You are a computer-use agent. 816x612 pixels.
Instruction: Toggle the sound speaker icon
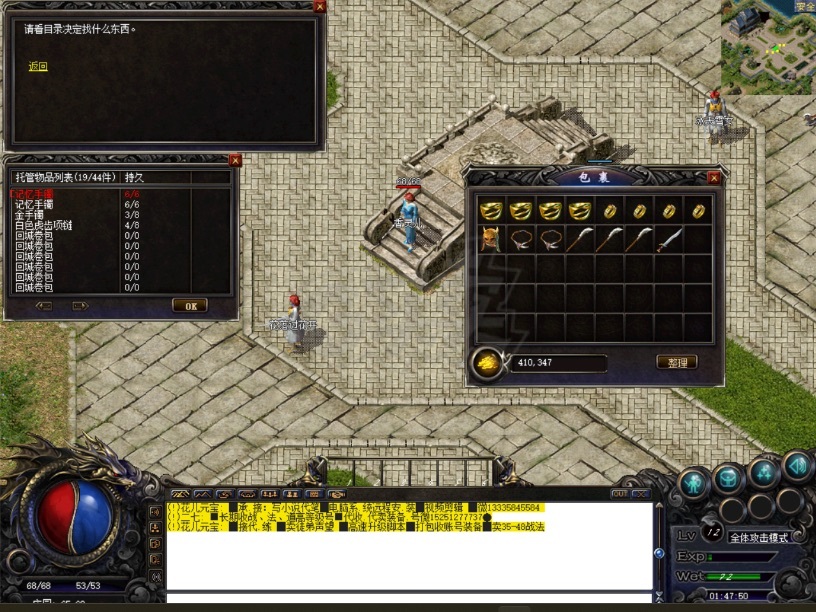[x=797, y=464]
